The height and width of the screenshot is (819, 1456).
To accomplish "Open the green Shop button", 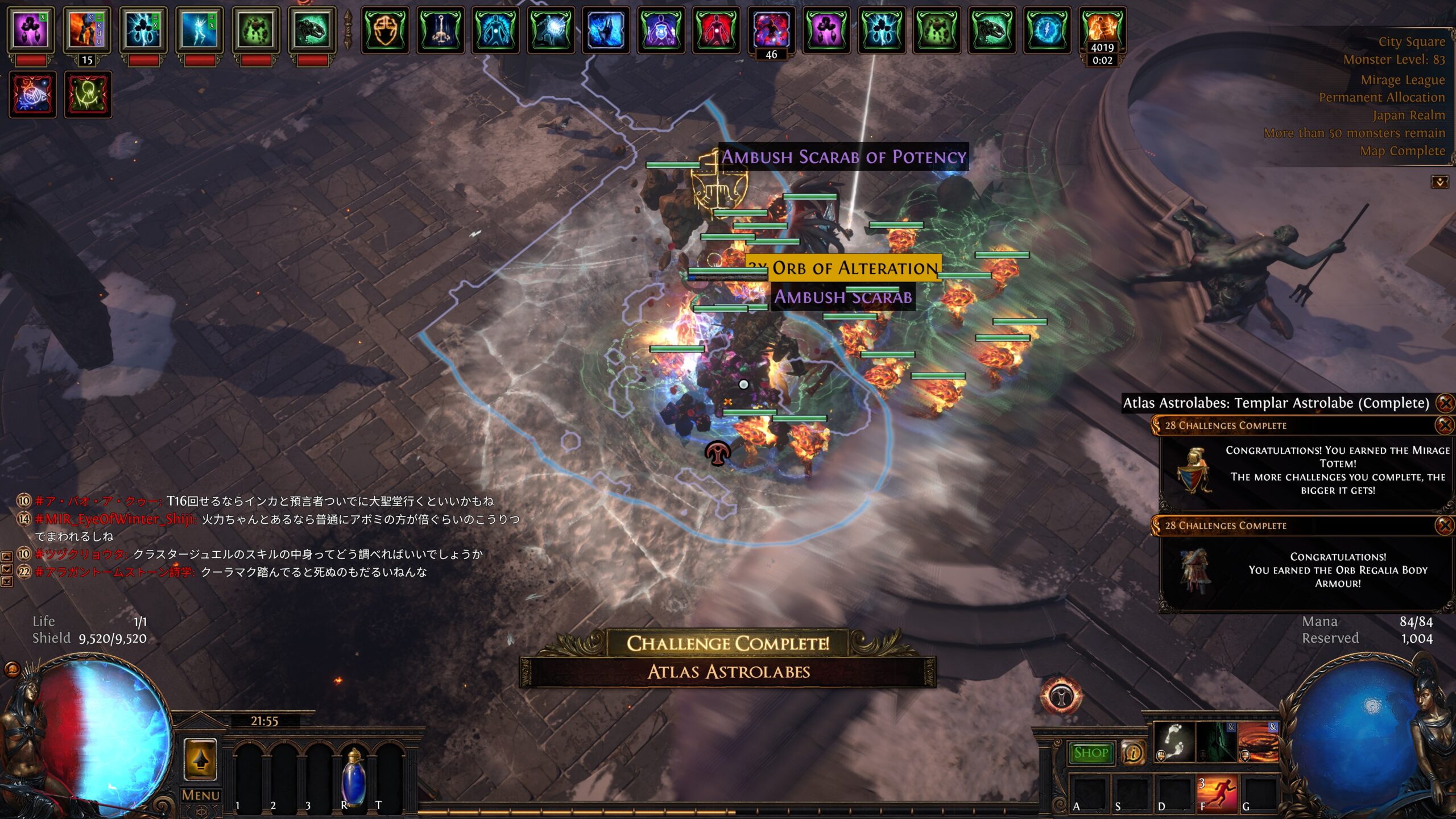I will pyautogui.click(x=1091, y=753).
